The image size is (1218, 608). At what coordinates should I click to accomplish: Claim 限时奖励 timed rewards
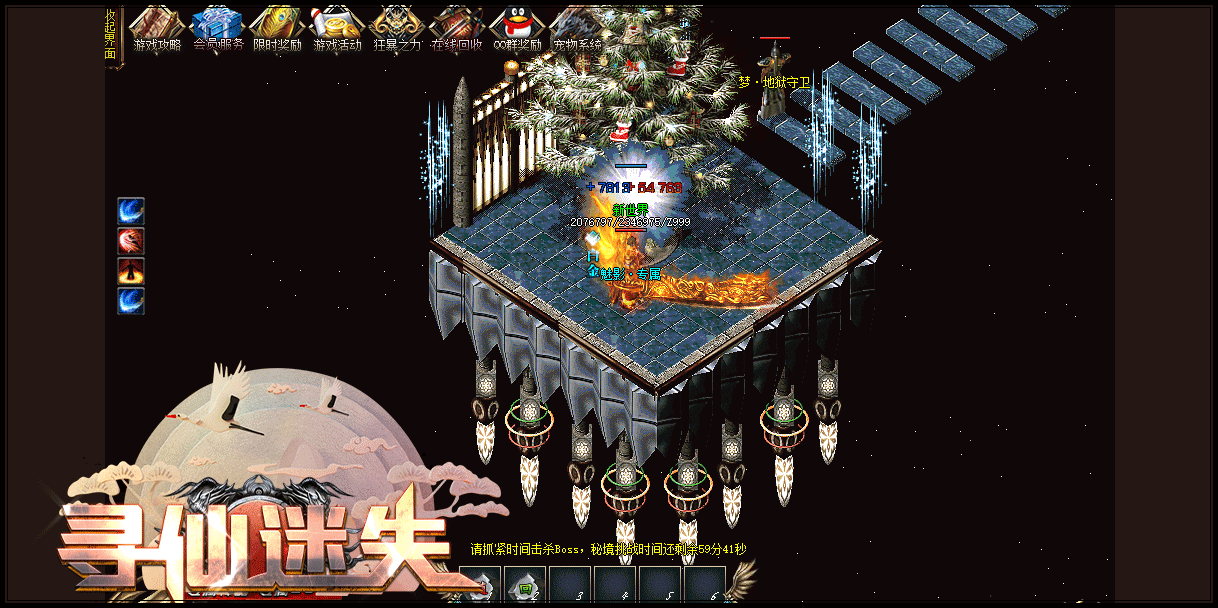277,30
